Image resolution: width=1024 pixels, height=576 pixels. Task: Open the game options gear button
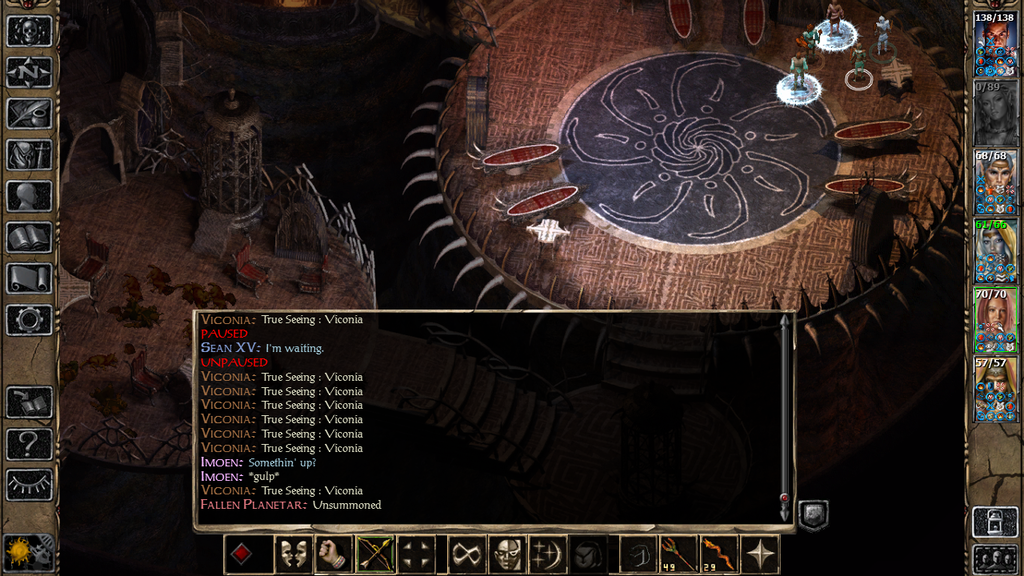(29, 320)
